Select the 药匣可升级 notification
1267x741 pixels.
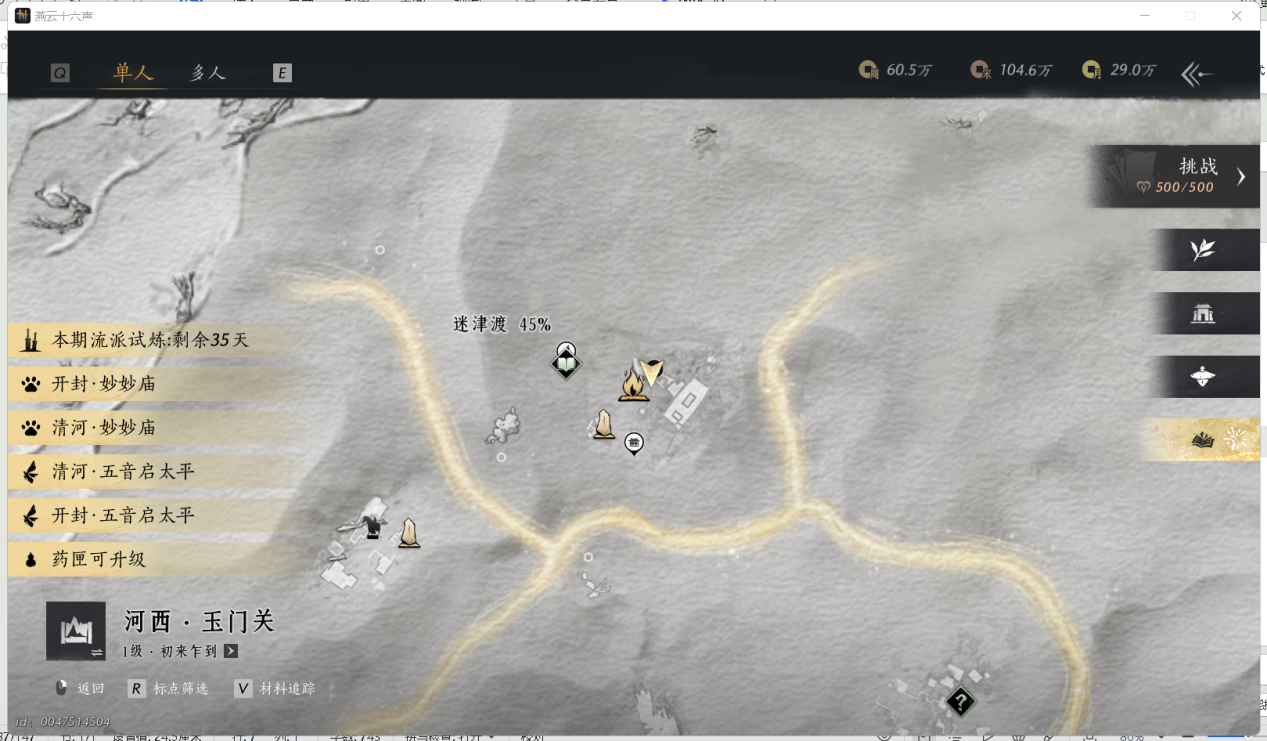(x=98, y=560)
